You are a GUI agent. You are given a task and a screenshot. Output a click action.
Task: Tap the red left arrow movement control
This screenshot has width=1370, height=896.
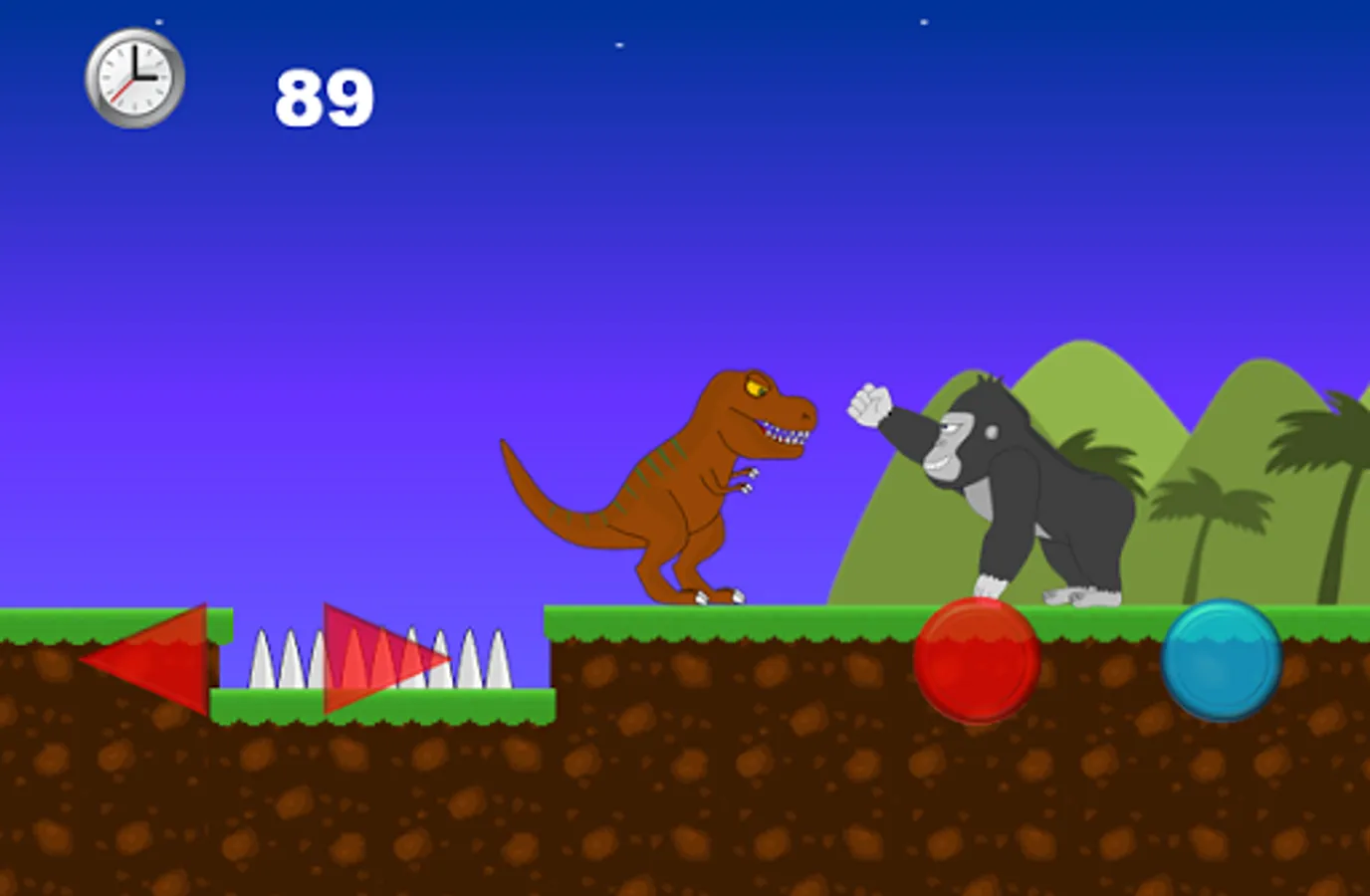pyautogui.click(x=159, y=659)
